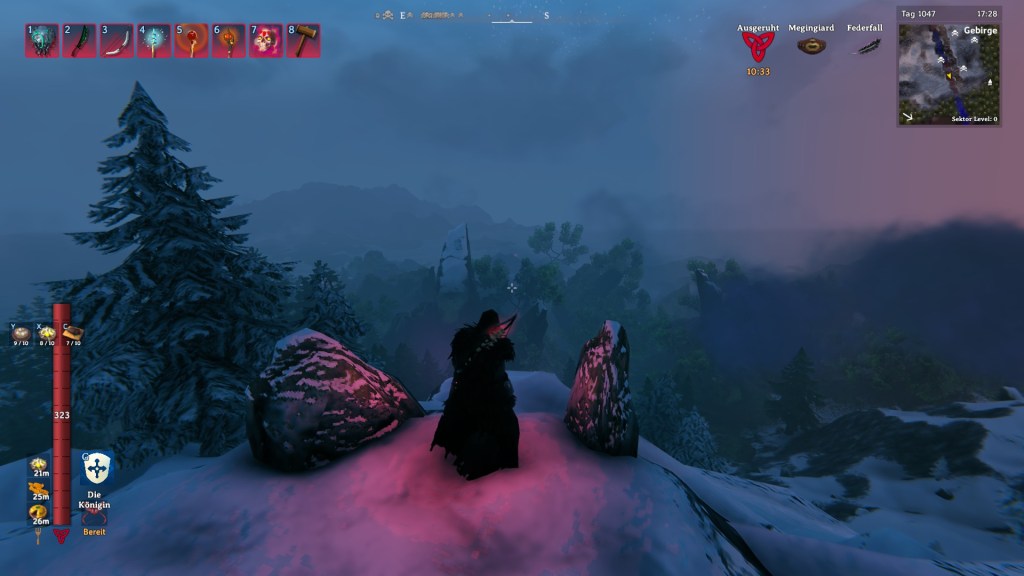Equip the glowing frost staff in slot 4
This screenshot has width=1024, height=576.
(x=154, y=41)
